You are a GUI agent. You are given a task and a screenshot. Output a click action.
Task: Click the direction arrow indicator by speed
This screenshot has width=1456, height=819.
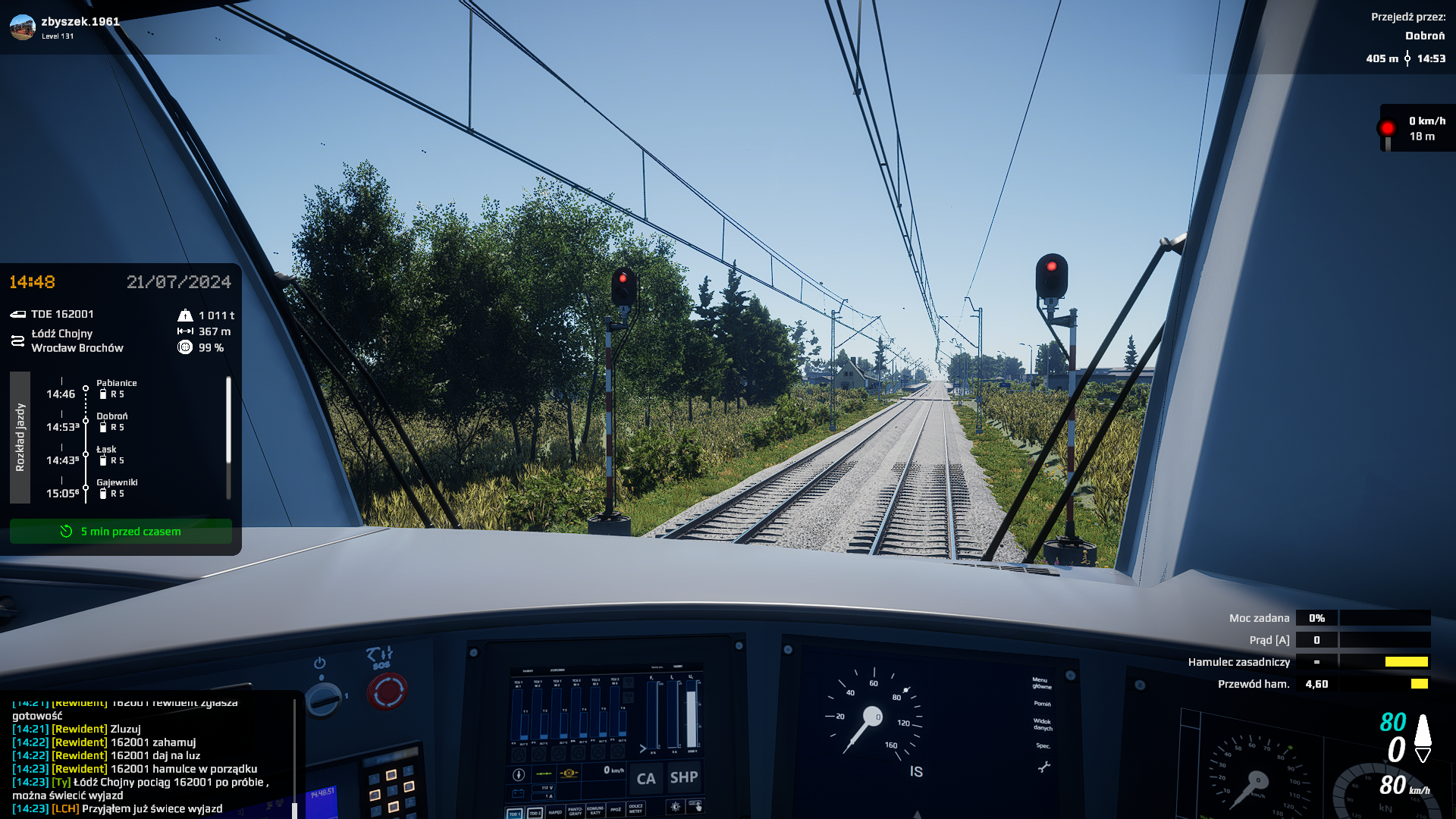[1423, 738]
